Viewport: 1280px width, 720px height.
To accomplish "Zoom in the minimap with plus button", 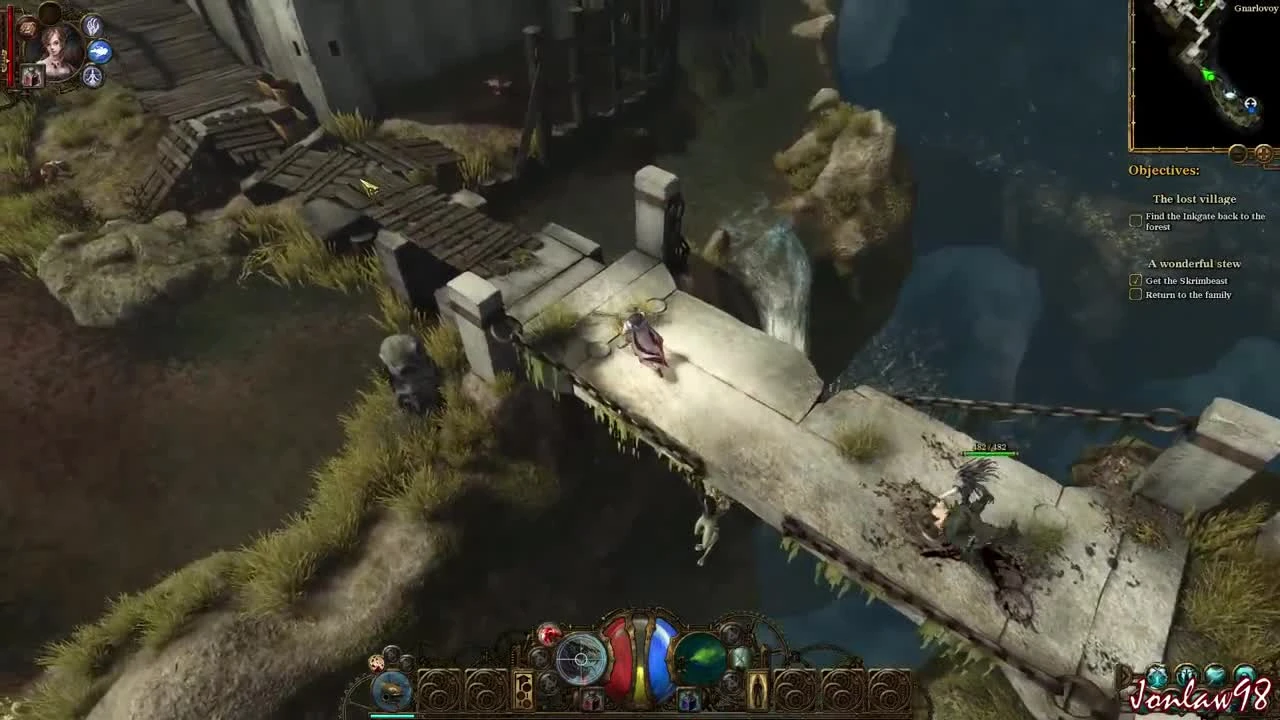I will coord(1263,153).
